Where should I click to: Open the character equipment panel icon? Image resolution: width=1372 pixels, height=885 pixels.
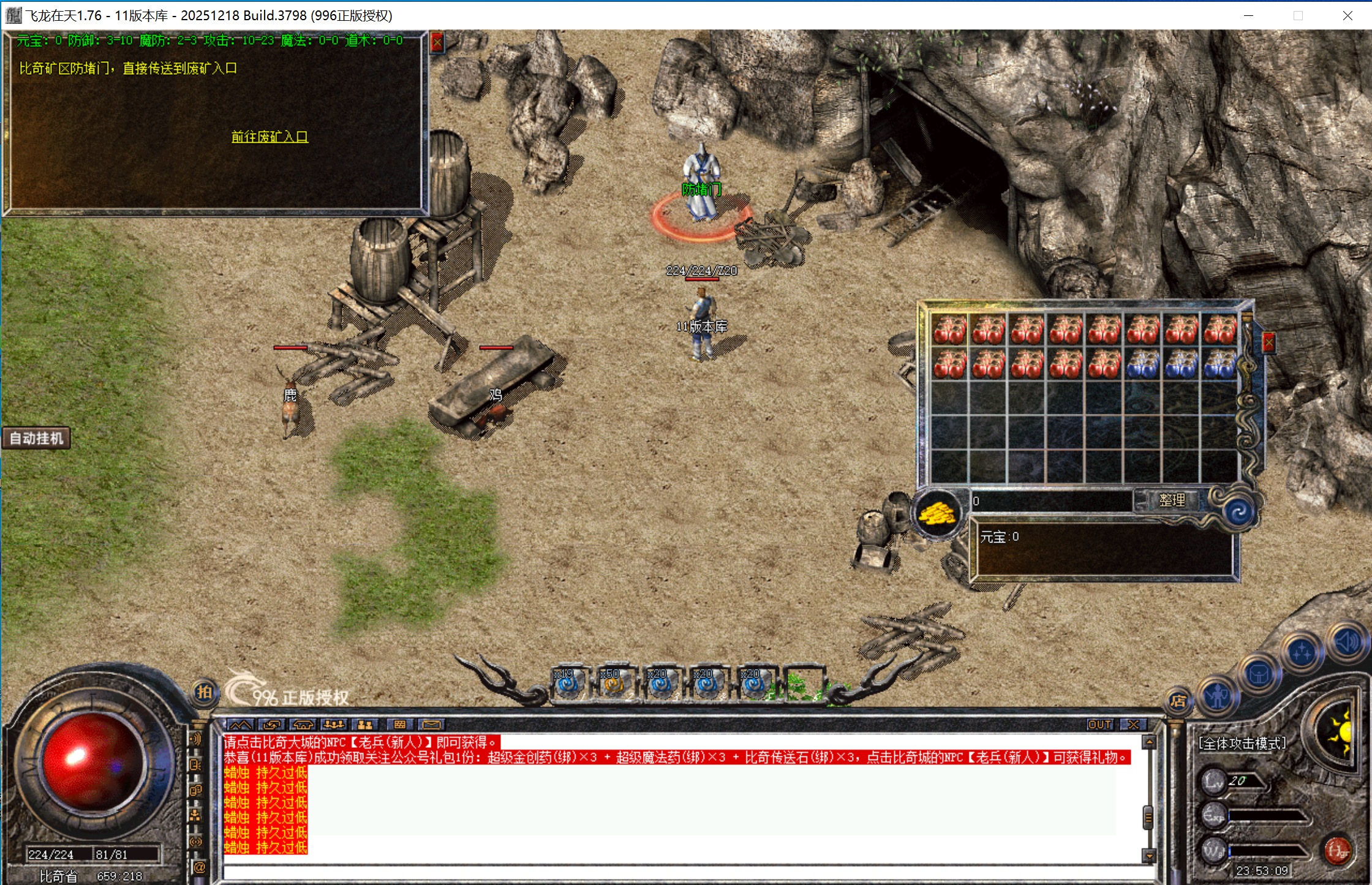click(x=1217, y=695)
